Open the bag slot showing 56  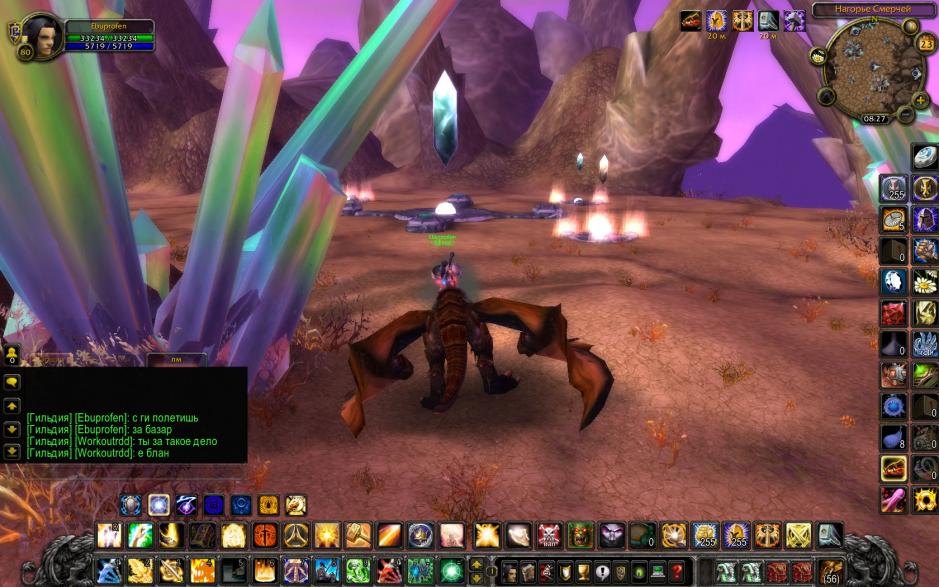[x=831, y=572]
